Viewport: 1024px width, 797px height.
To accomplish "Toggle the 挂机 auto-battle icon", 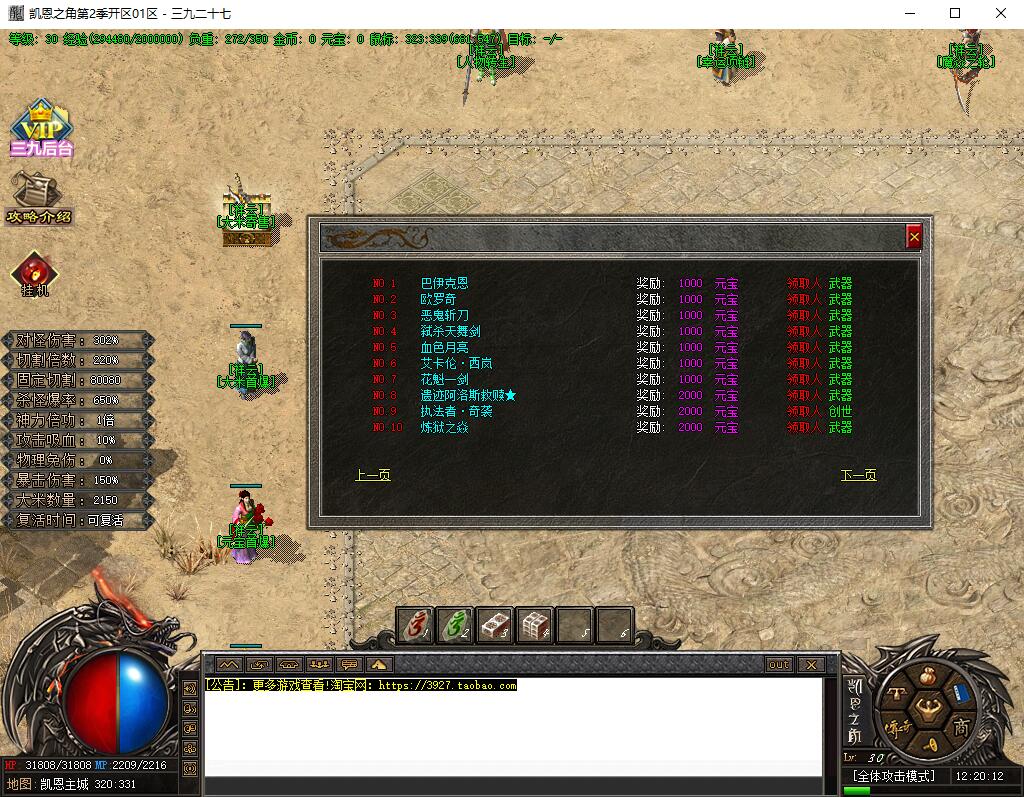I will pos(35,274).
